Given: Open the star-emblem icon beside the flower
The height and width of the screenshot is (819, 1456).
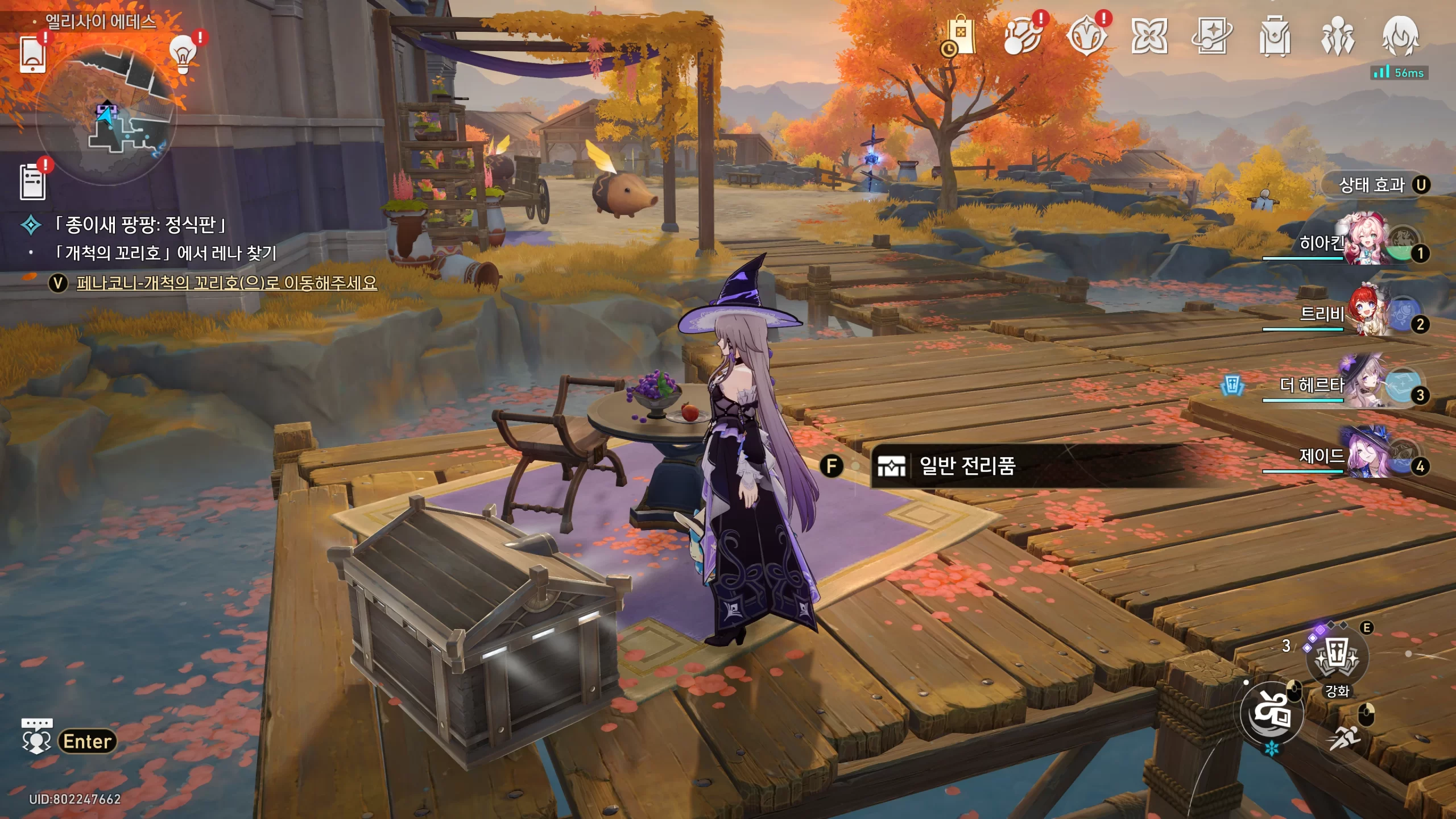Looking at the screenshot, I should coord(1086,36).
